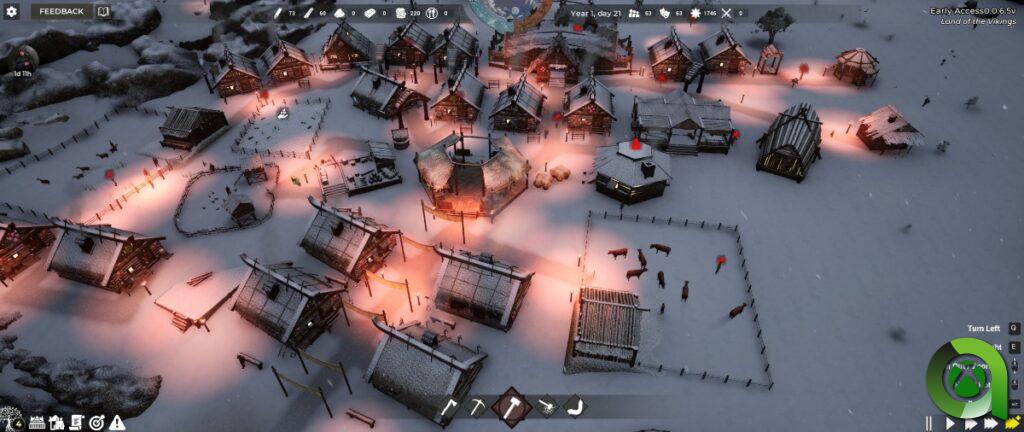Click the FEEDBACK button

61,11
